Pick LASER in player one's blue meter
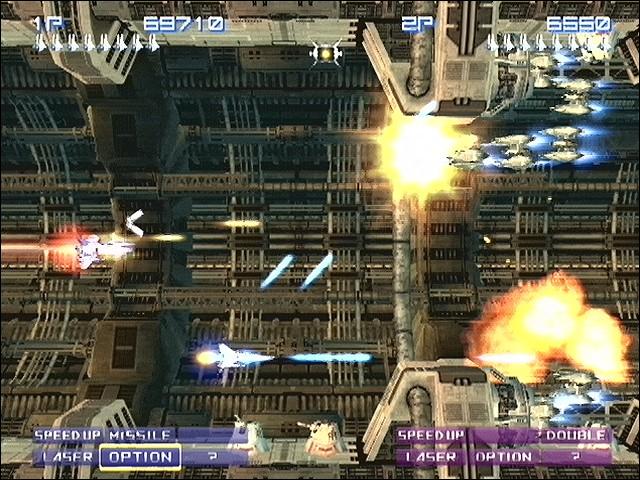The height and width of the screenshot is (480, 640). (68, 457)
